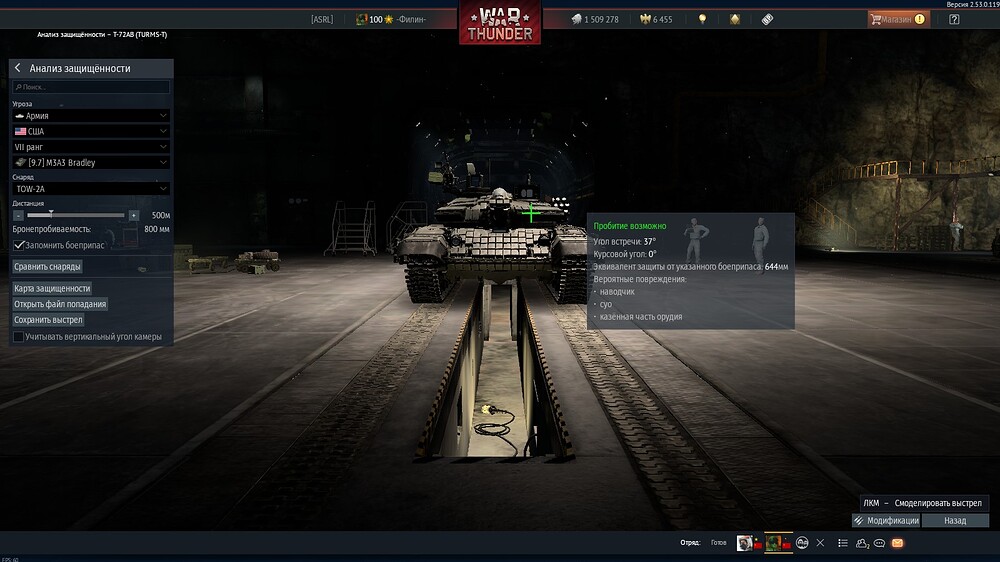
Task: Click the Поиск search field
Action: click(91, 87)
